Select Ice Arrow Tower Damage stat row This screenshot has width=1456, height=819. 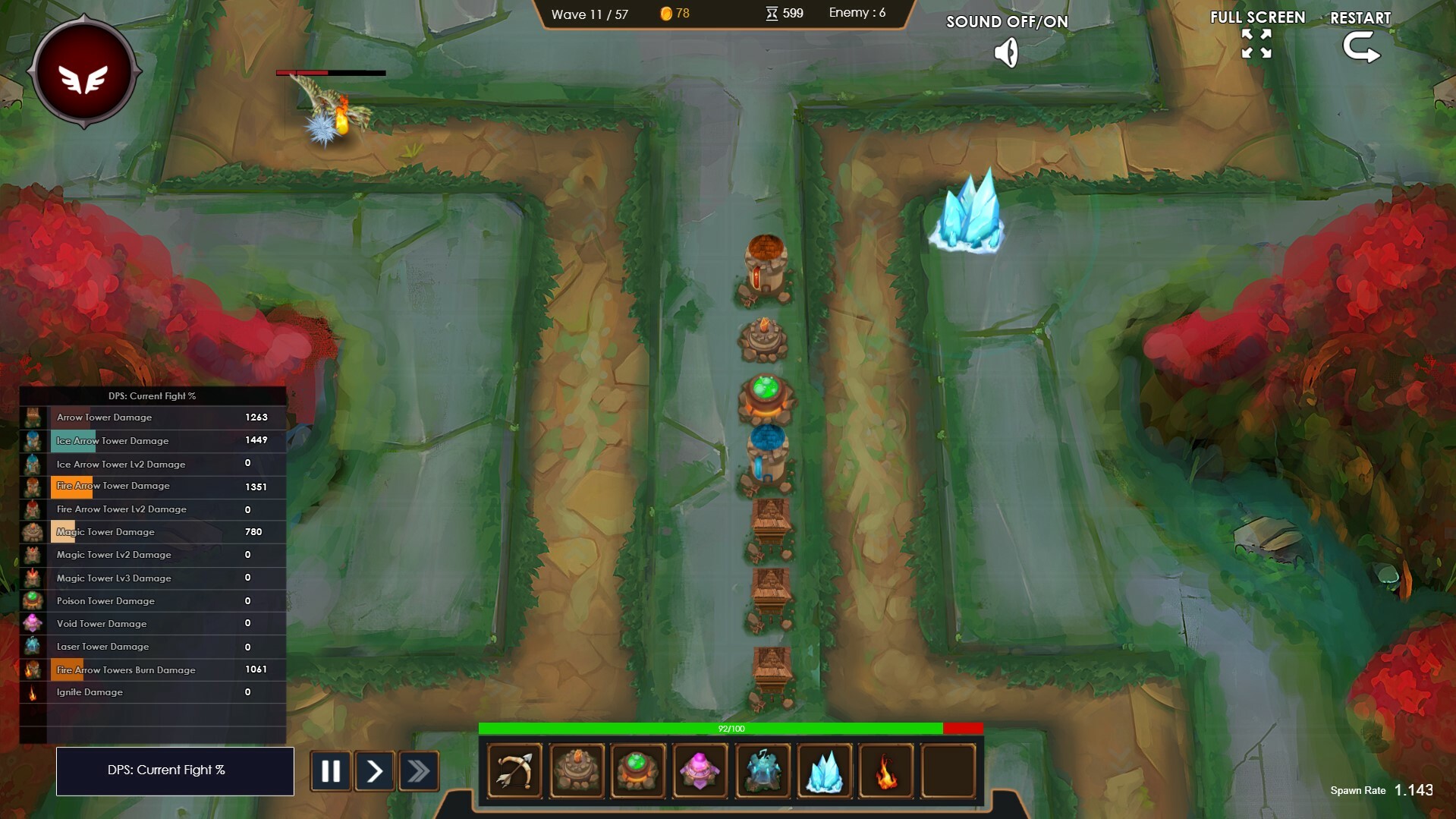point(152,440)
